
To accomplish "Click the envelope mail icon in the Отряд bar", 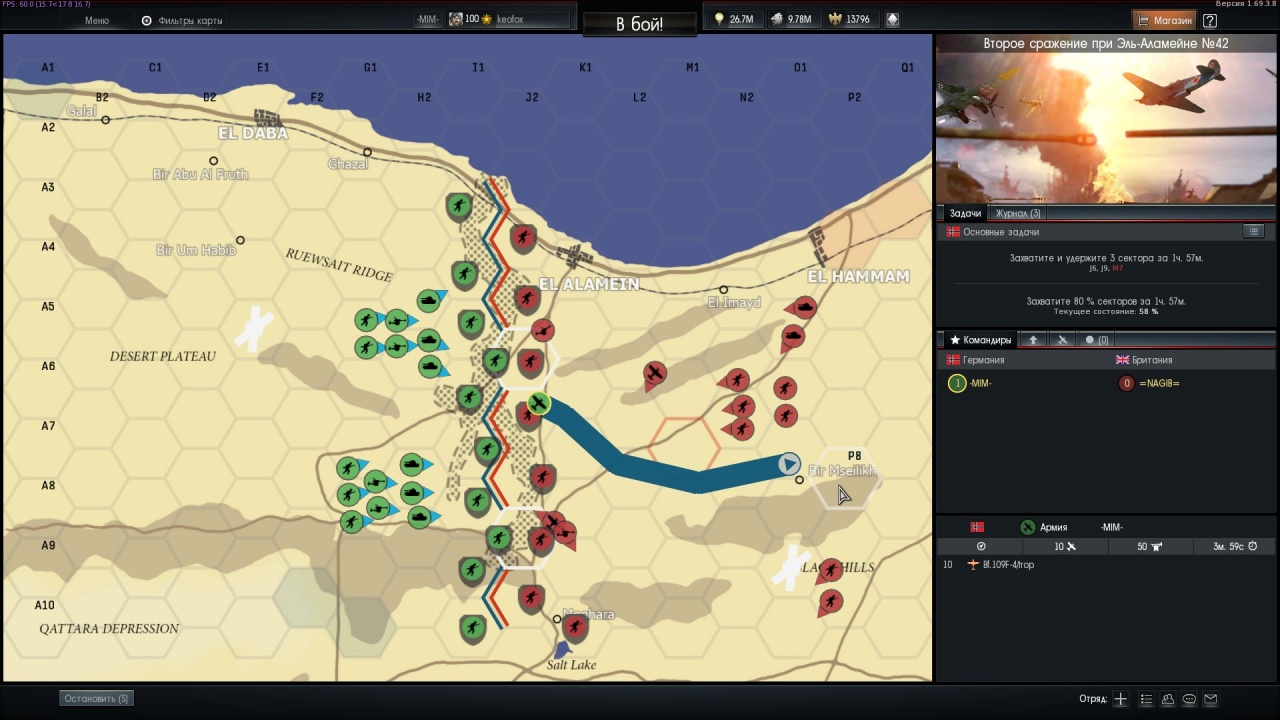I will tap(1211, 699).
